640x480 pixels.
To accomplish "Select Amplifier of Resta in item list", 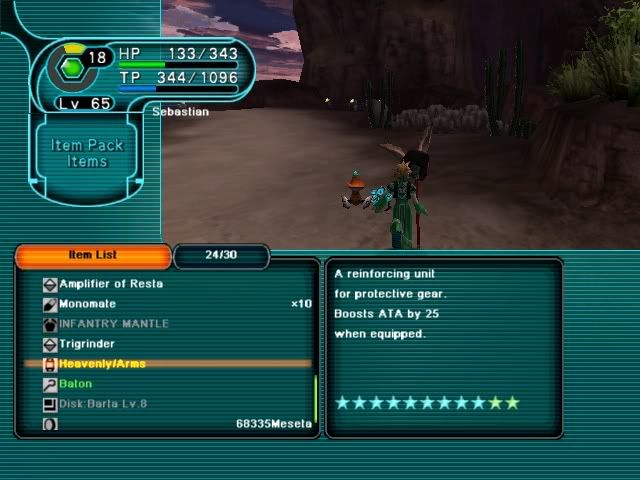I will [110, 284].
